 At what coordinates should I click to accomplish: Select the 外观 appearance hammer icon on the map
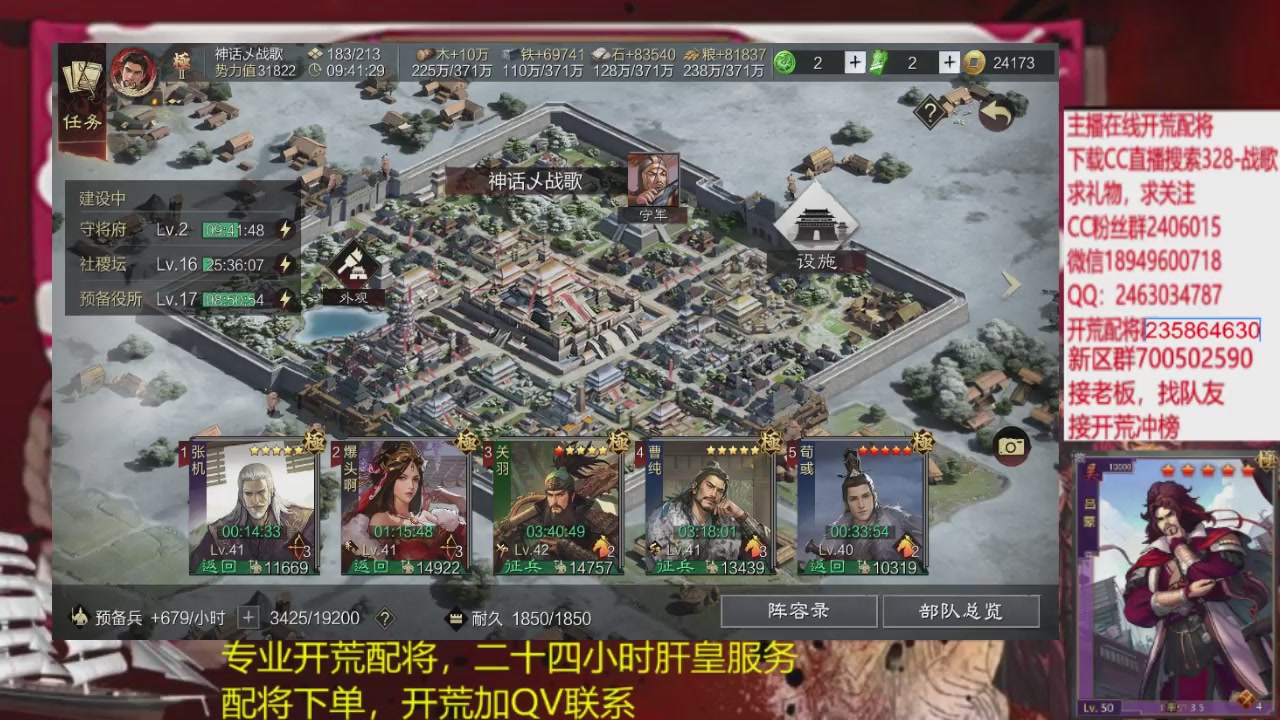pos(355,268)
